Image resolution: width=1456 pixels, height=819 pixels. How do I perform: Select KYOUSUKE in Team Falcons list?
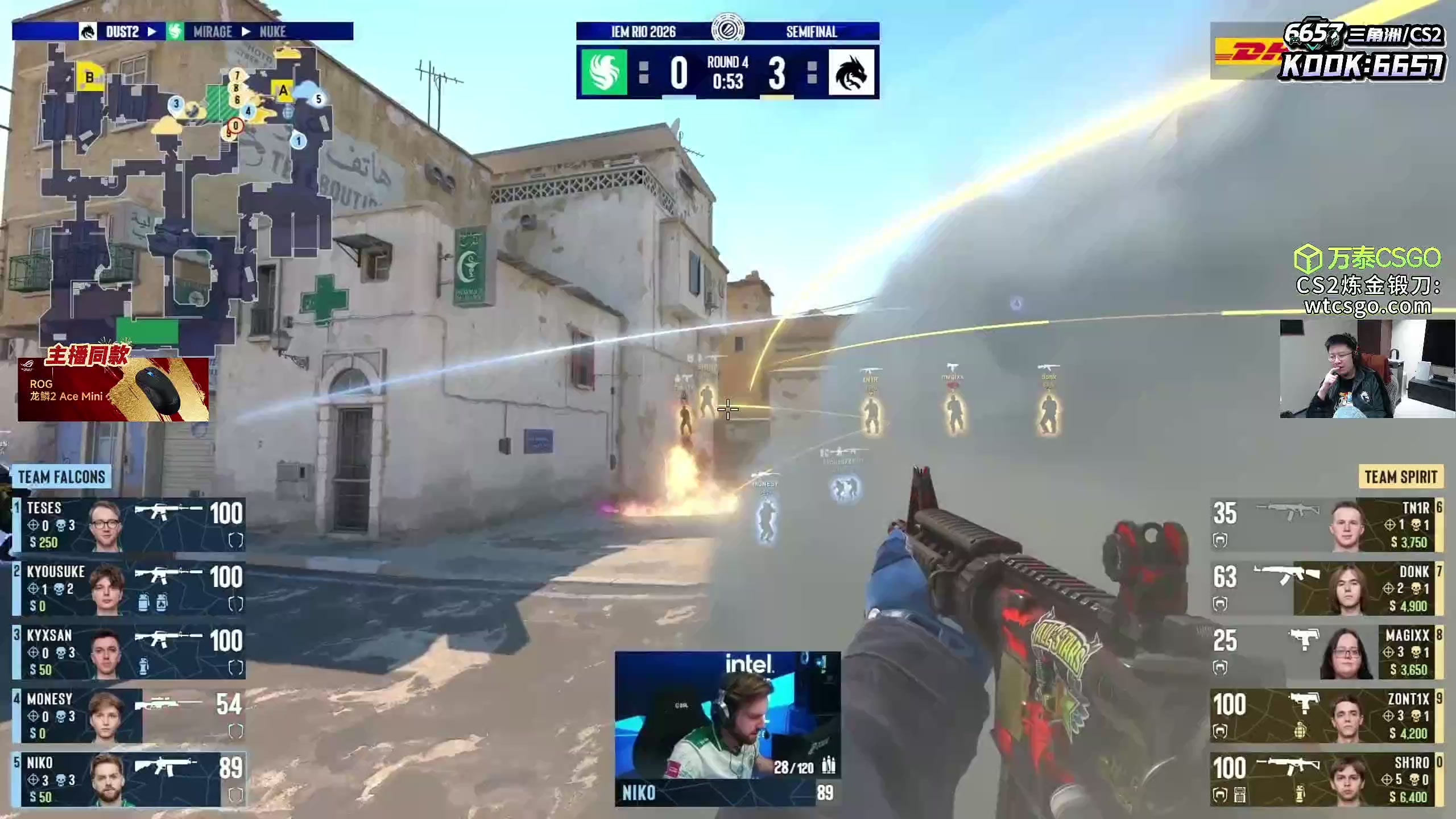[129, 588]
